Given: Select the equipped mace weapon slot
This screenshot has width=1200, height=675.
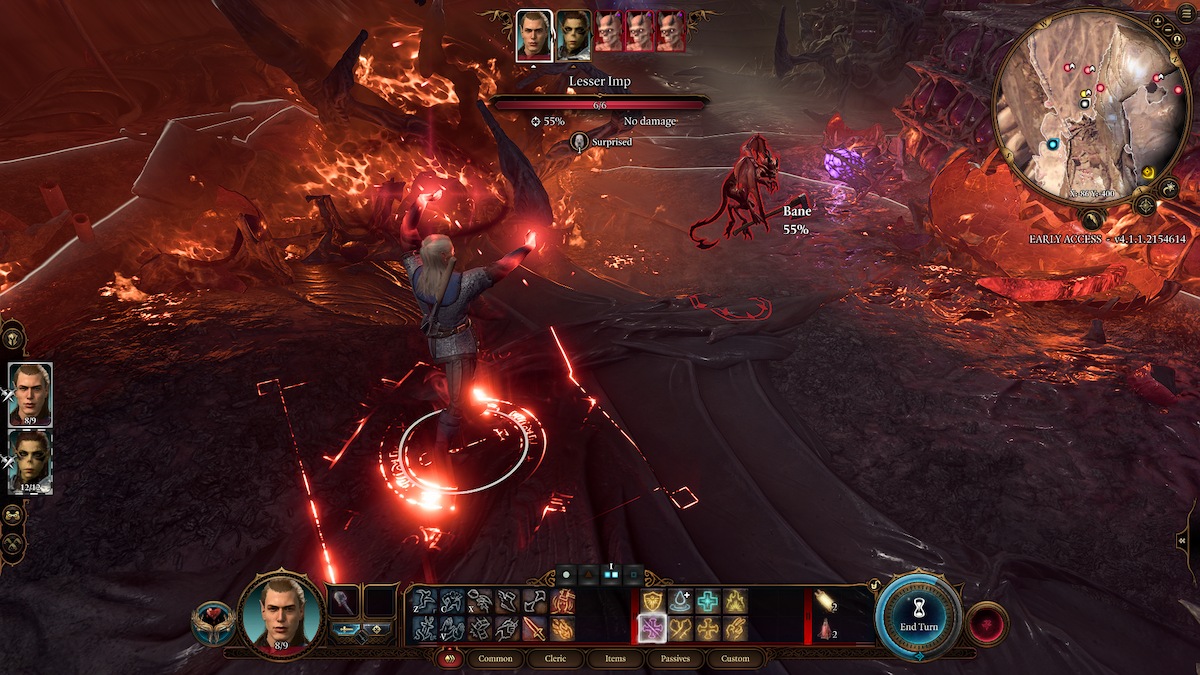Looking at the screenshot, I should (x=343, y=601).
